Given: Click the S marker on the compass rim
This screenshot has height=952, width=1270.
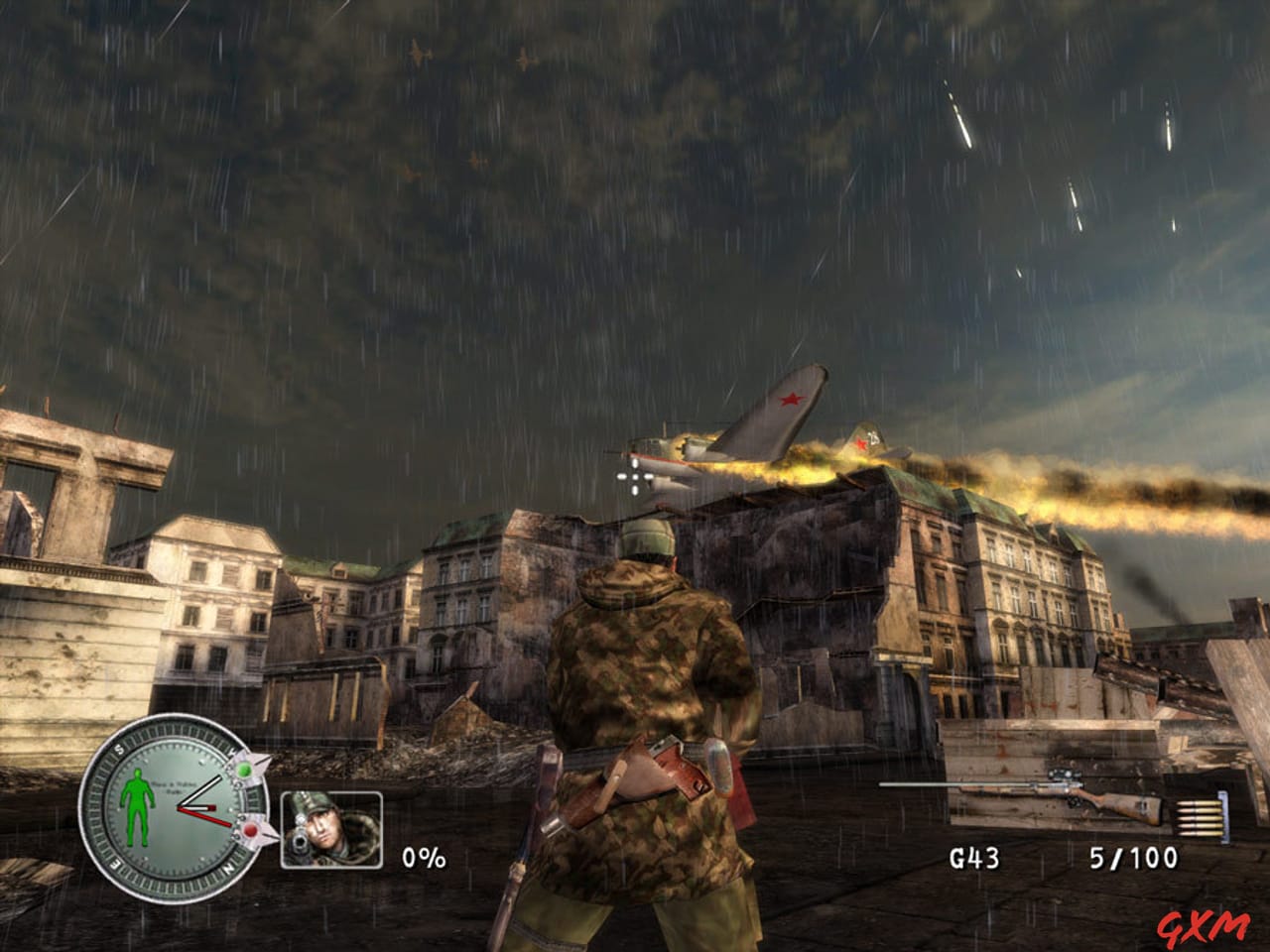Looking at the screenshot, I should [119, 748].
